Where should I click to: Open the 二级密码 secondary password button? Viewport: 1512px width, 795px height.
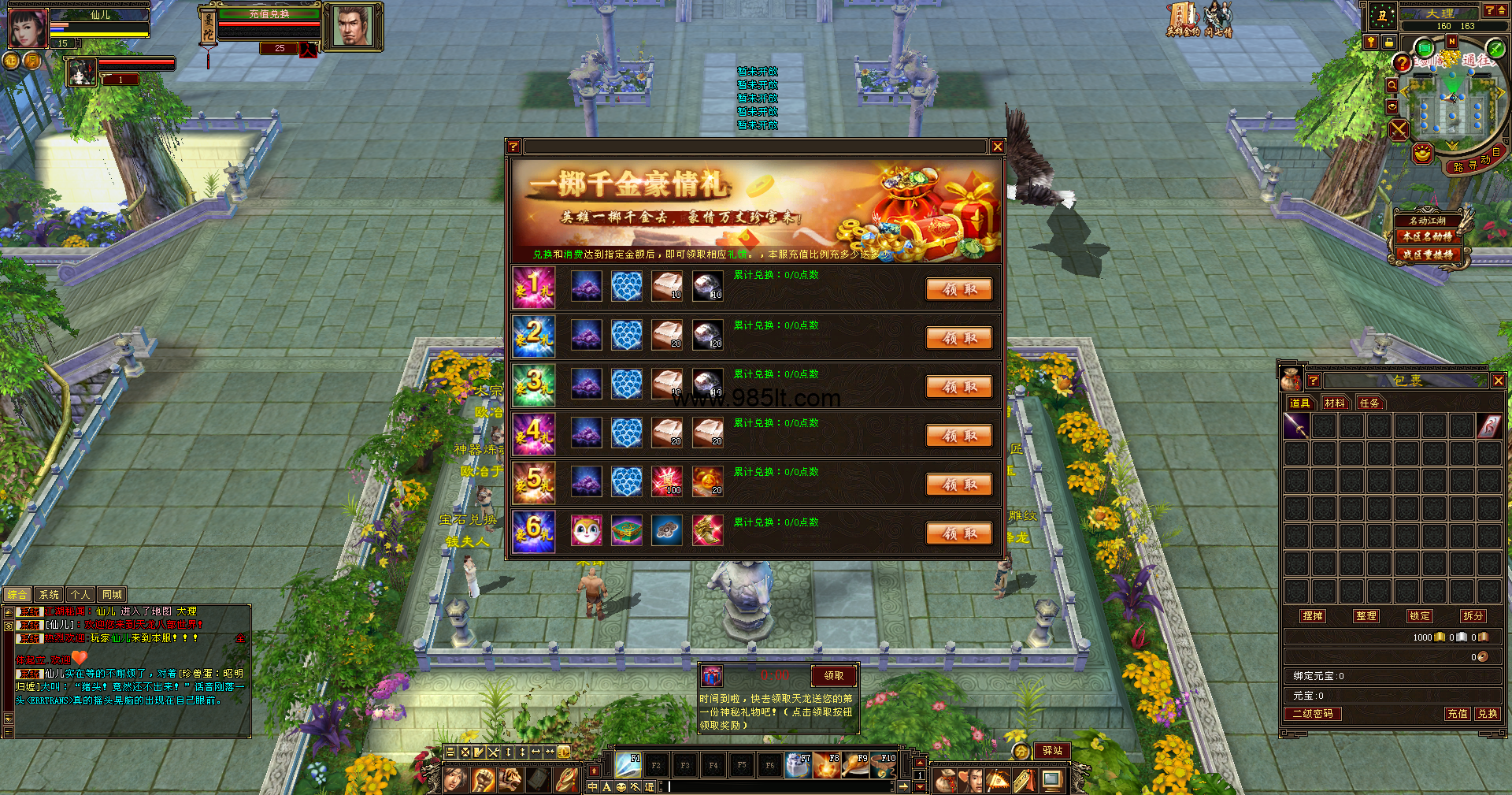point(1313,714)
